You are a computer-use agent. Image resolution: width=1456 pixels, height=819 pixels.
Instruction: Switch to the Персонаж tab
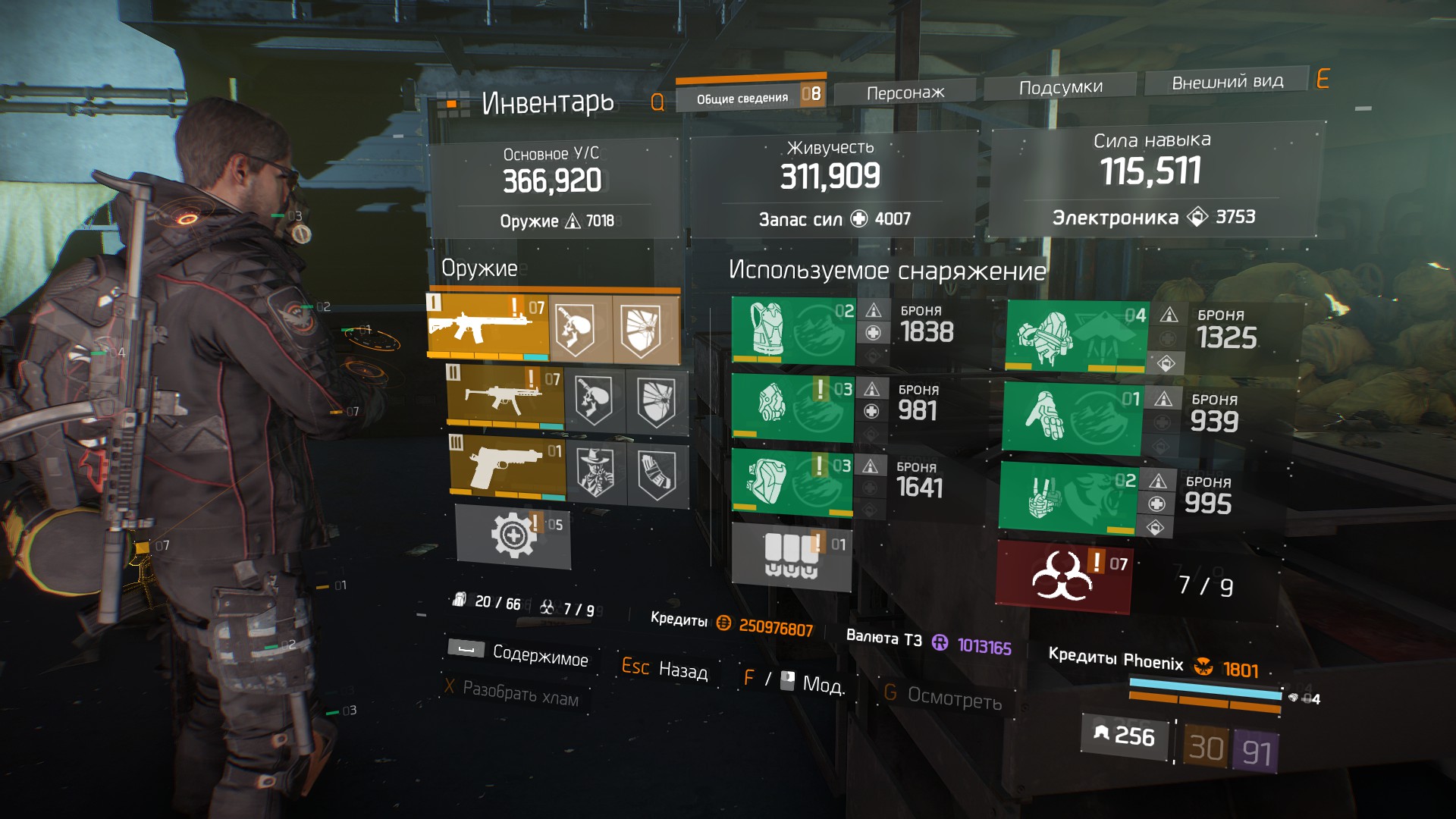pos(905,93)
